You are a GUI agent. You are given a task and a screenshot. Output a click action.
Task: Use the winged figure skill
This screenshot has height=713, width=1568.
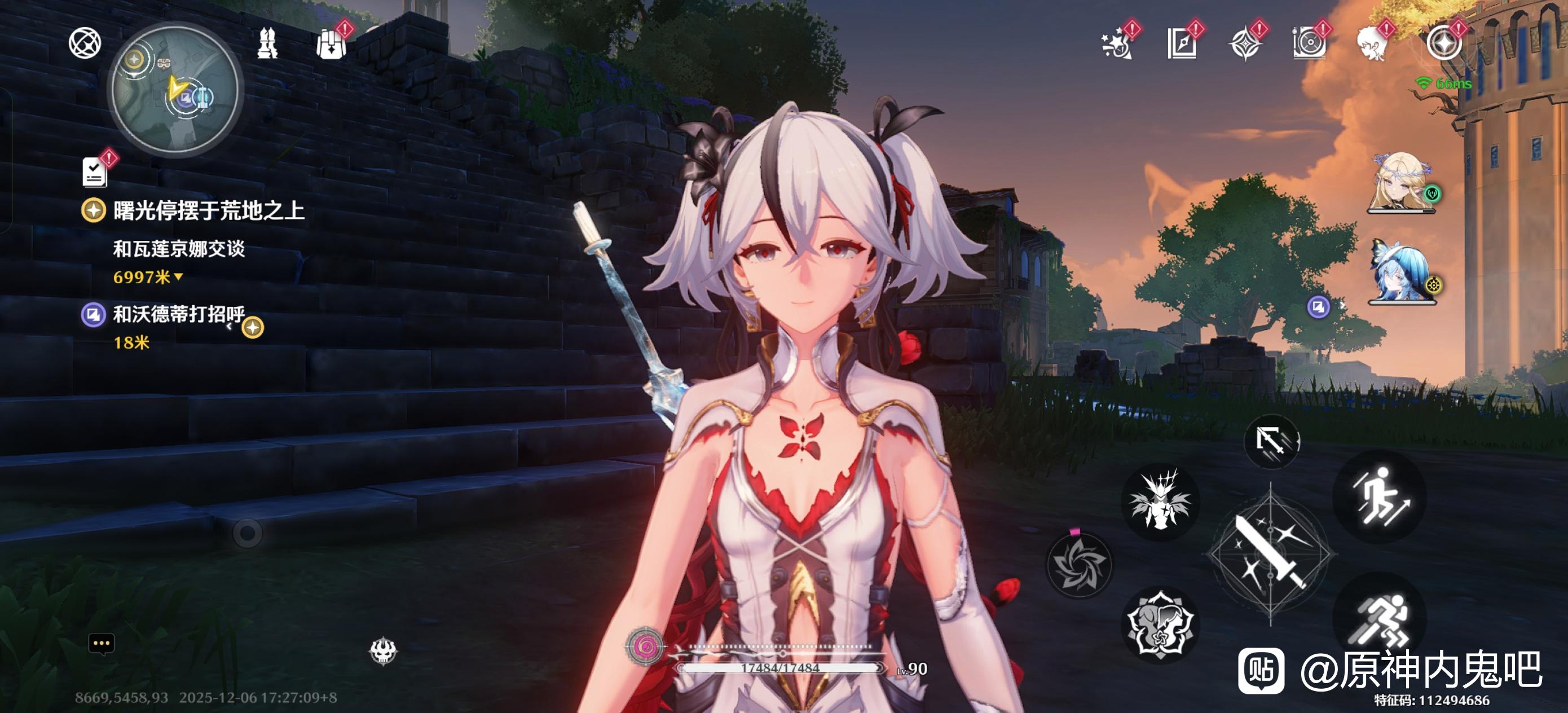coord(1160,500)
